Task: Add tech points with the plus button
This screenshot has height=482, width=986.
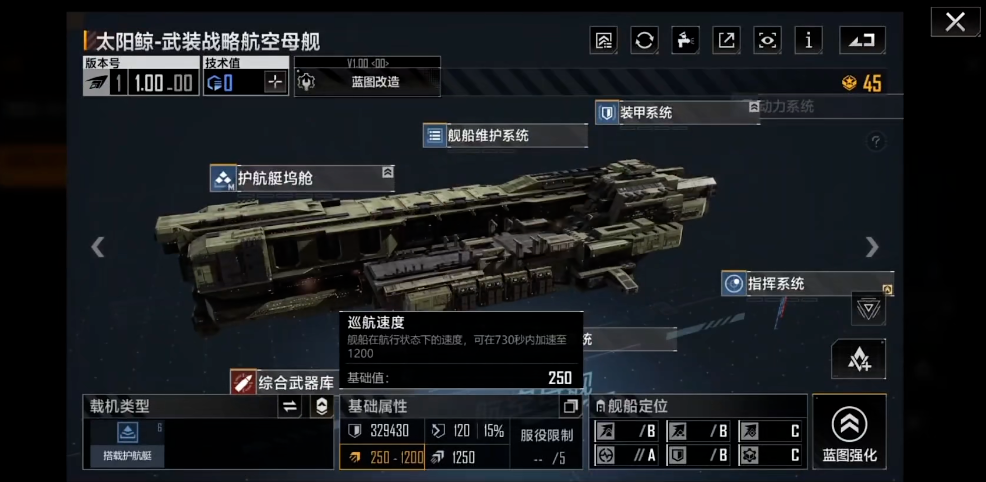Action: [x=274, y=83]
